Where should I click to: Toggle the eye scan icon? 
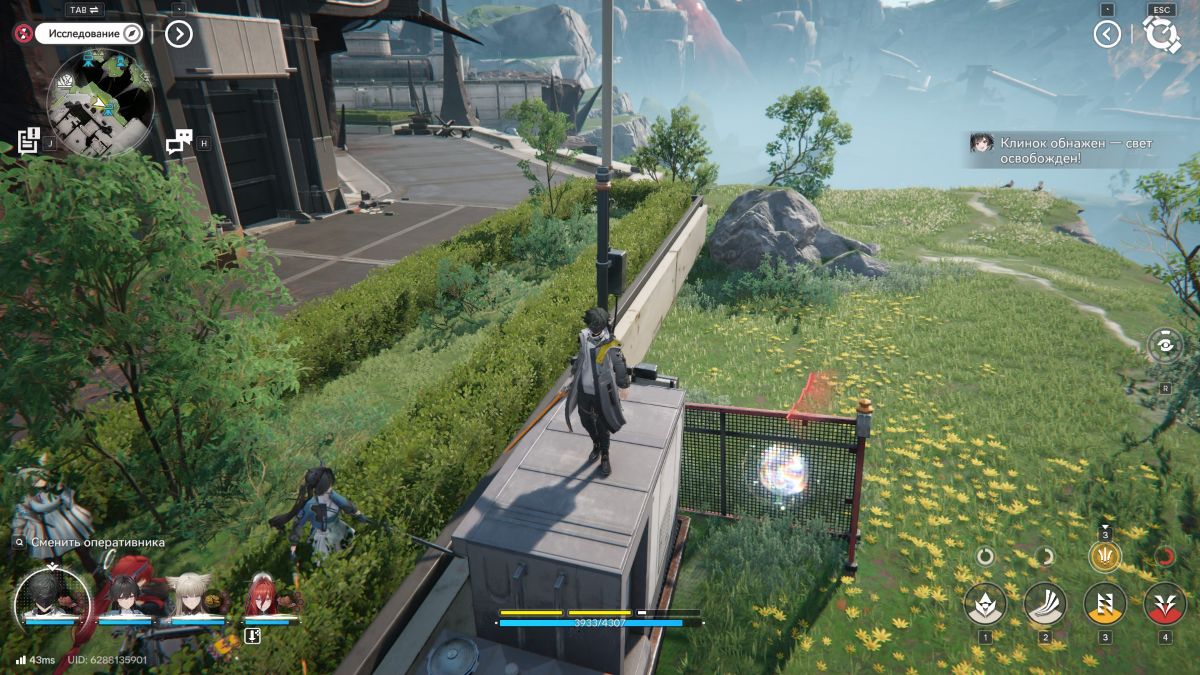pyautogui.click(x=1164, y=345)
